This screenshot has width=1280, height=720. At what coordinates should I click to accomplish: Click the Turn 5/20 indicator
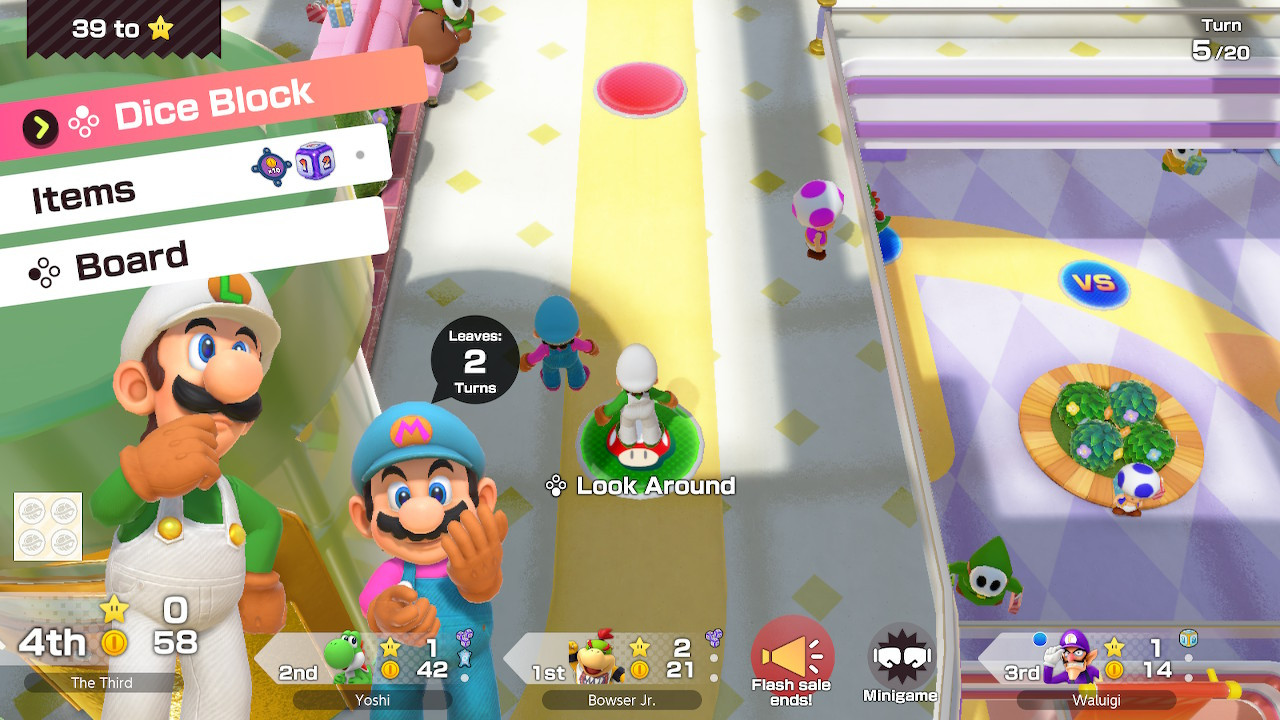pyautogui.click(x=1221, y=40)
